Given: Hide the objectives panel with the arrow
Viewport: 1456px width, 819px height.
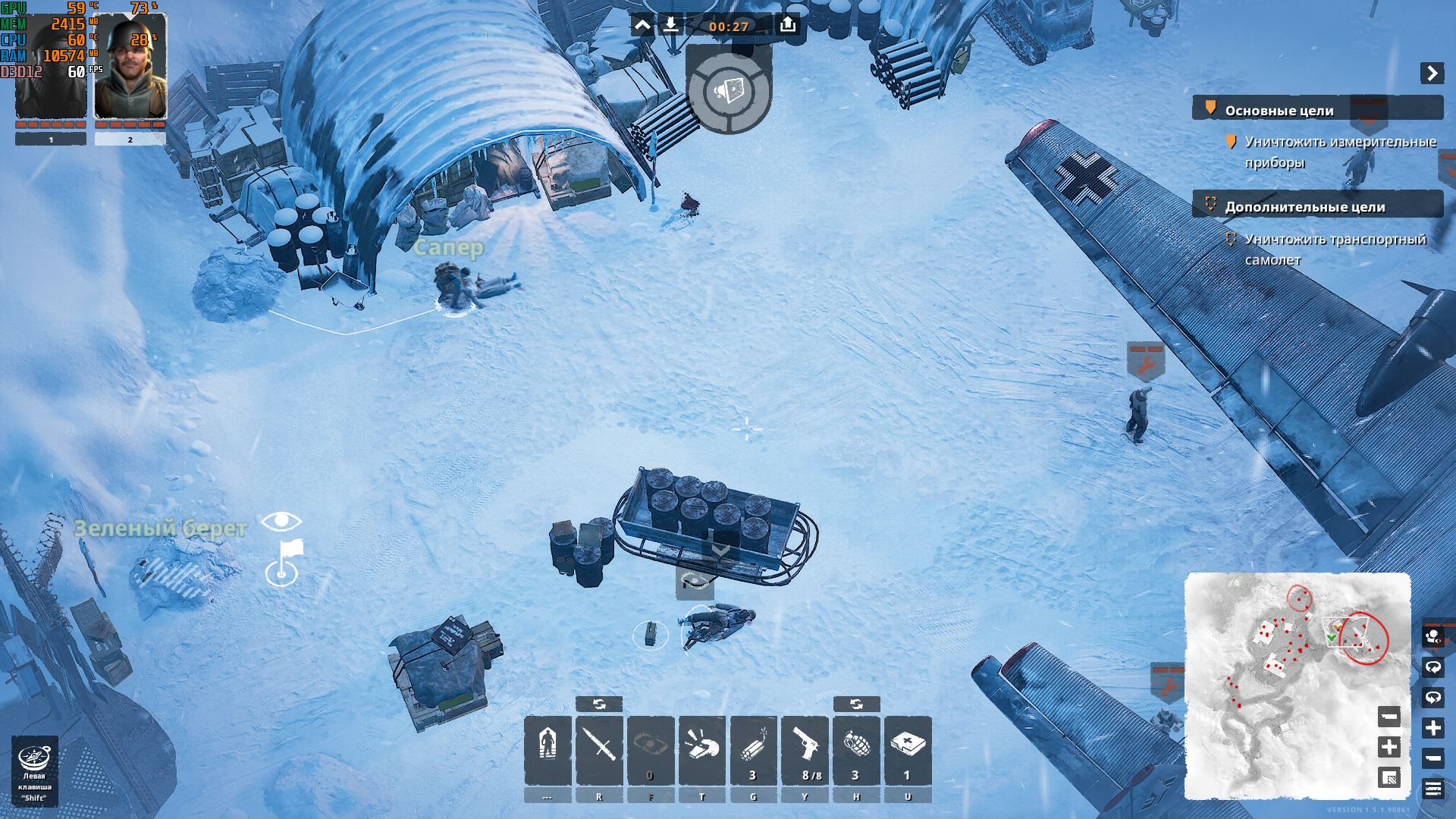Looking at the screenshot, I should 1432,73.
